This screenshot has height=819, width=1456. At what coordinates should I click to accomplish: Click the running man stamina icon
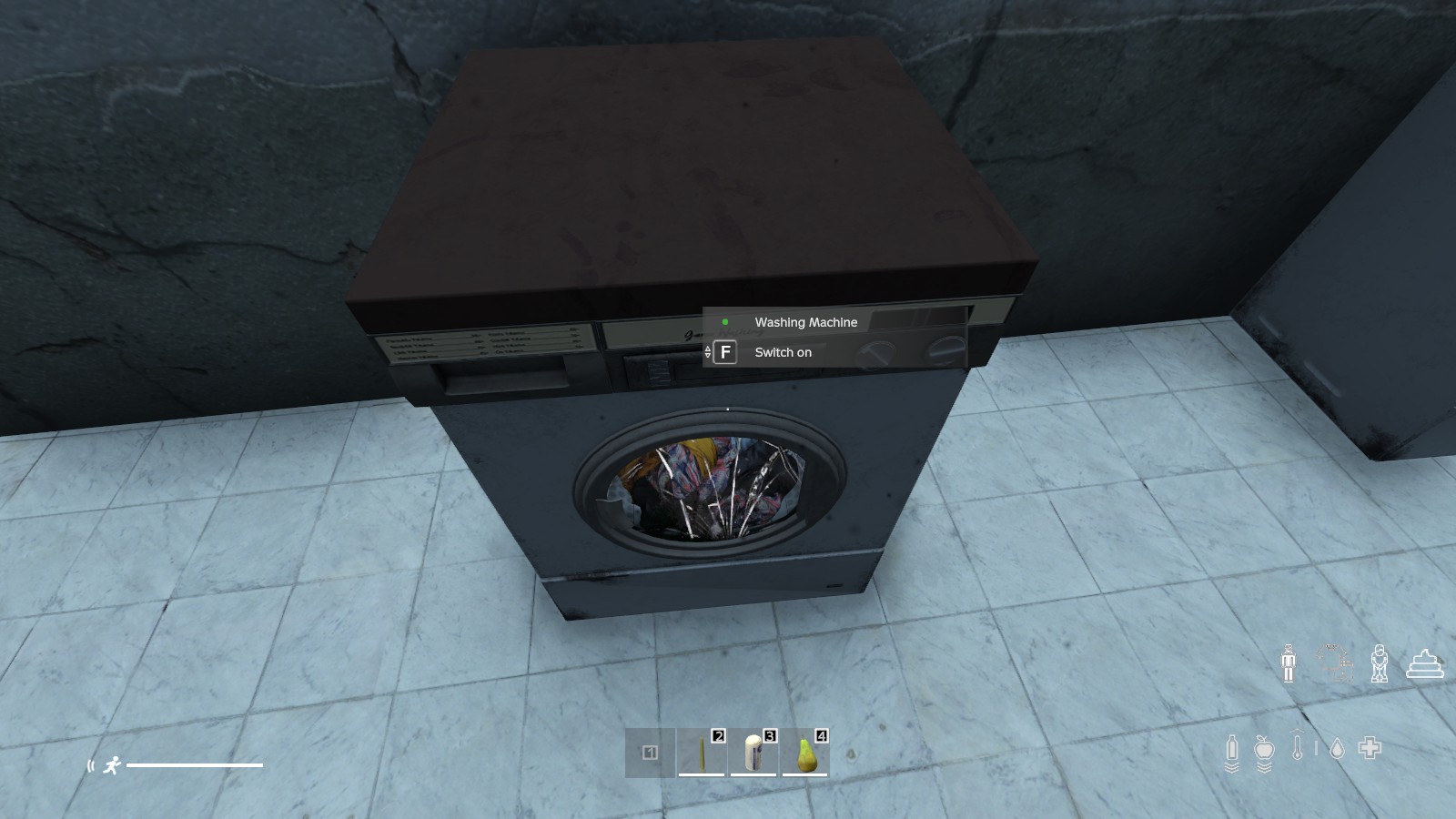[x=112, y=765]
